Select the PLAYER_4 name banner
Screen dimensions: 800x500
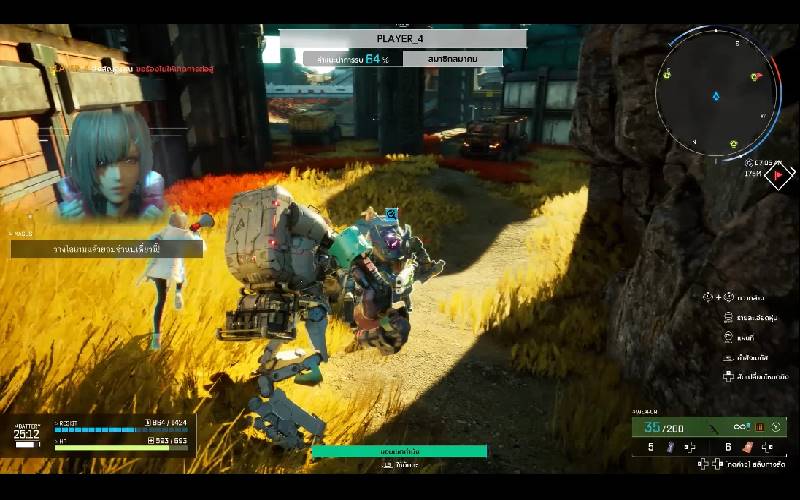coord(403,38)
